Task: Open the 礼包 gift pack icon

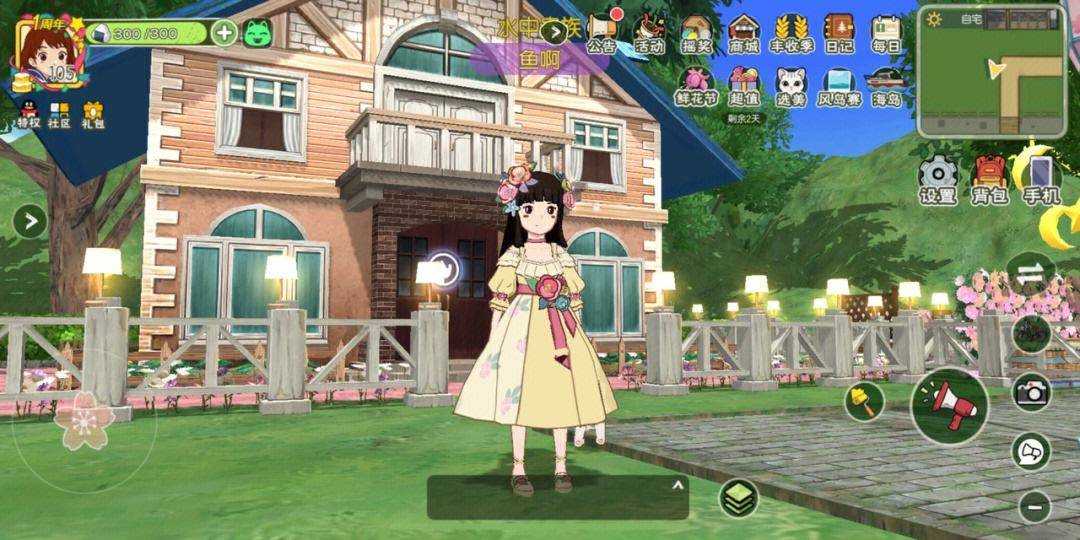Action: click(94, 115)
